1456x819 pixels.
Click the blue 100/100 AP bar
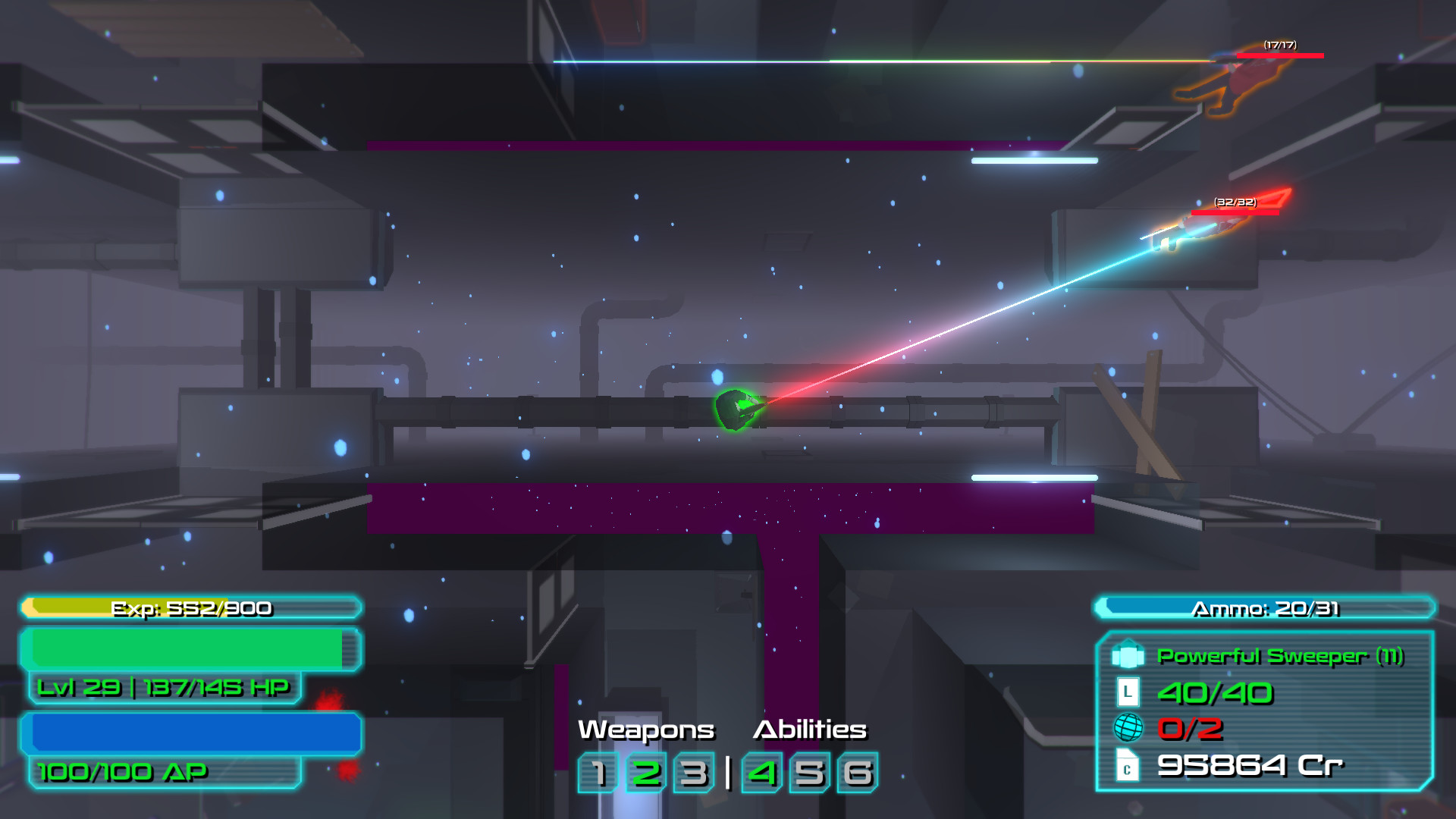click(192, 732)
